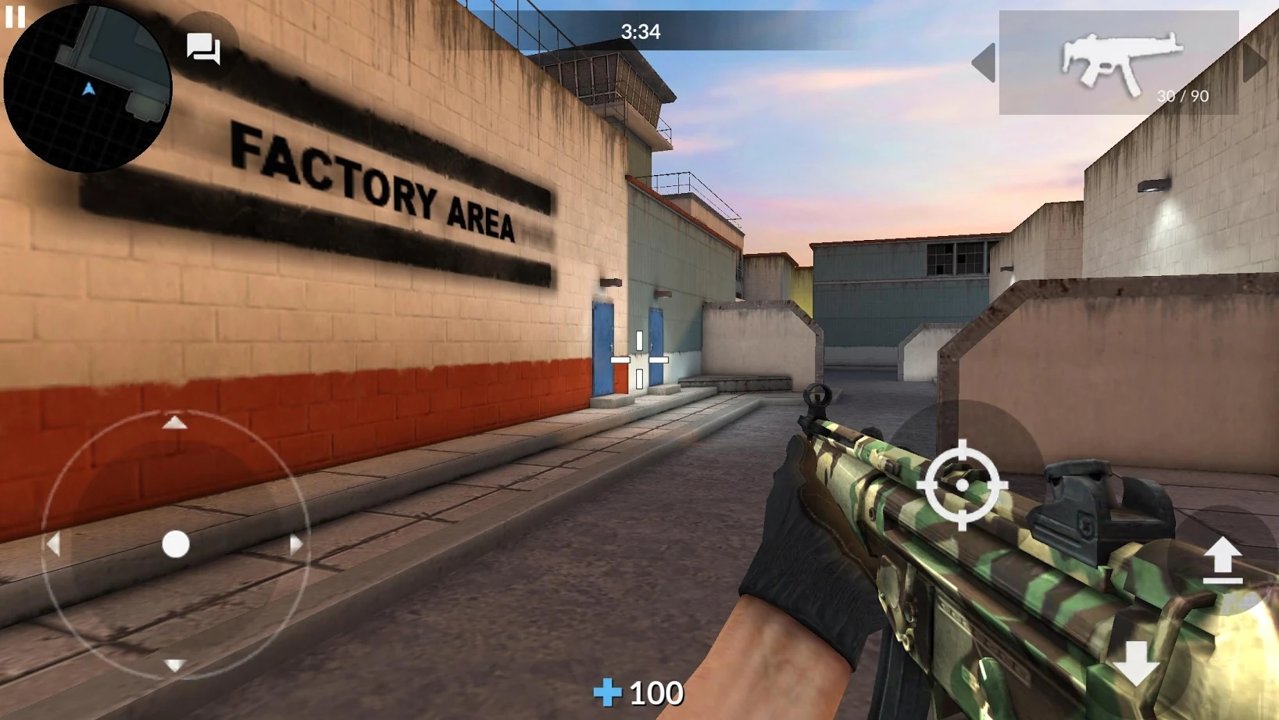This screenshot has width=1279, height=720.
Task: Select the submachine gun weapon panel
Action: coord(1119,63)
